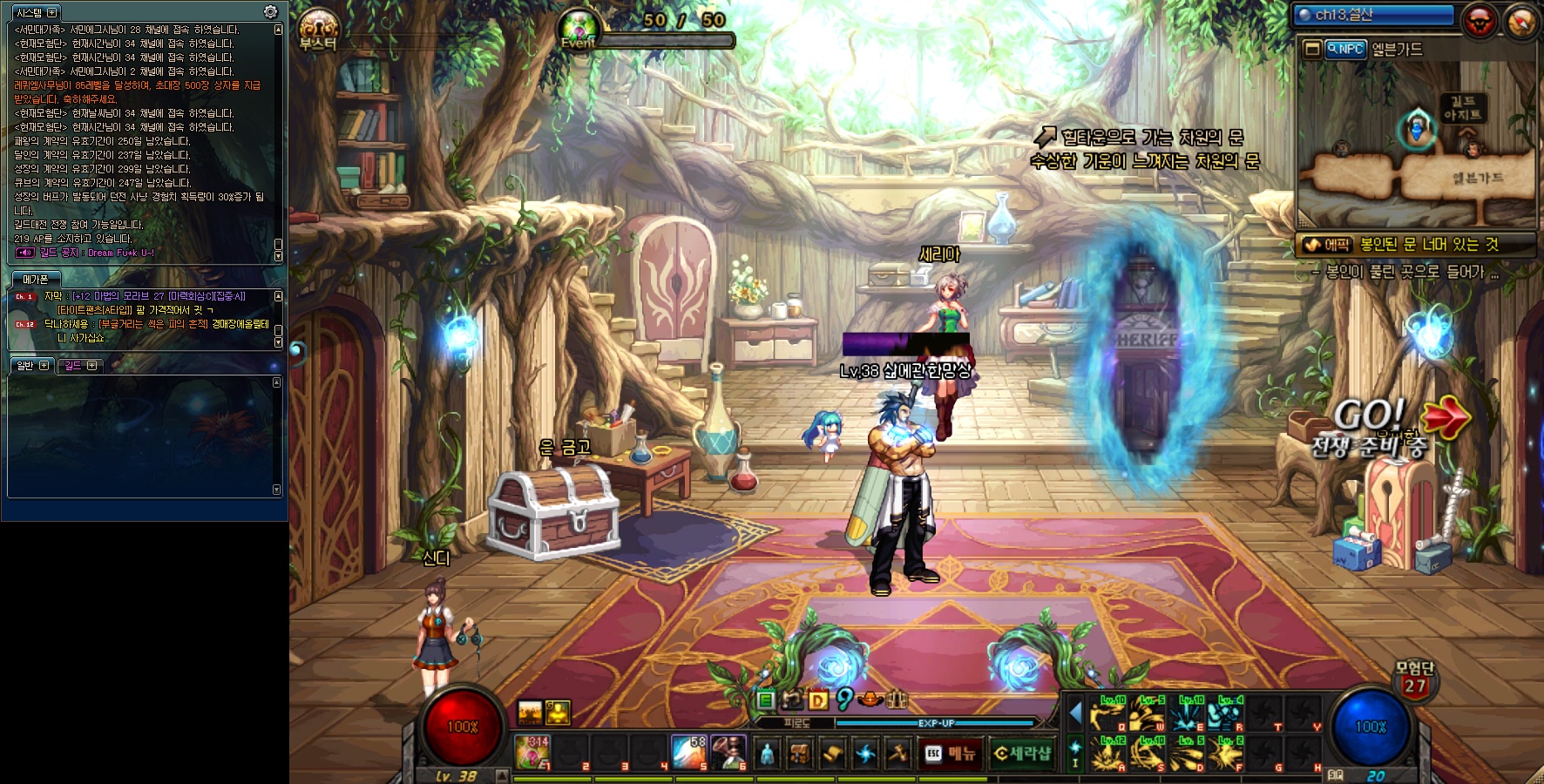Open the quest scroll icon
Viewport: 1544px width, 784px height.
point(832,754)
